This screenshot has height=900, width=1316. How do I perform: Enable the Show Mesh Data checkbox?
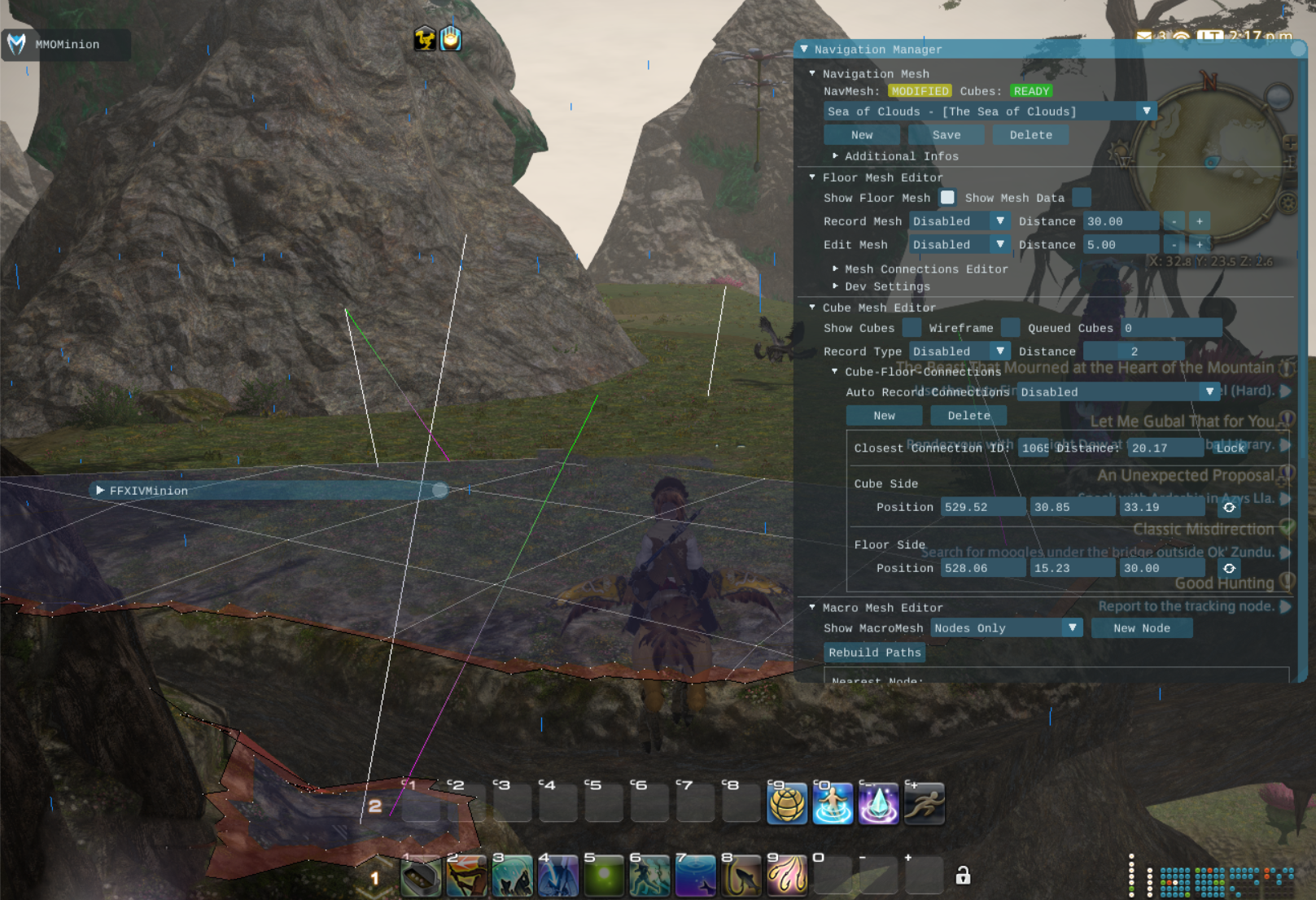coord(1082,198)
